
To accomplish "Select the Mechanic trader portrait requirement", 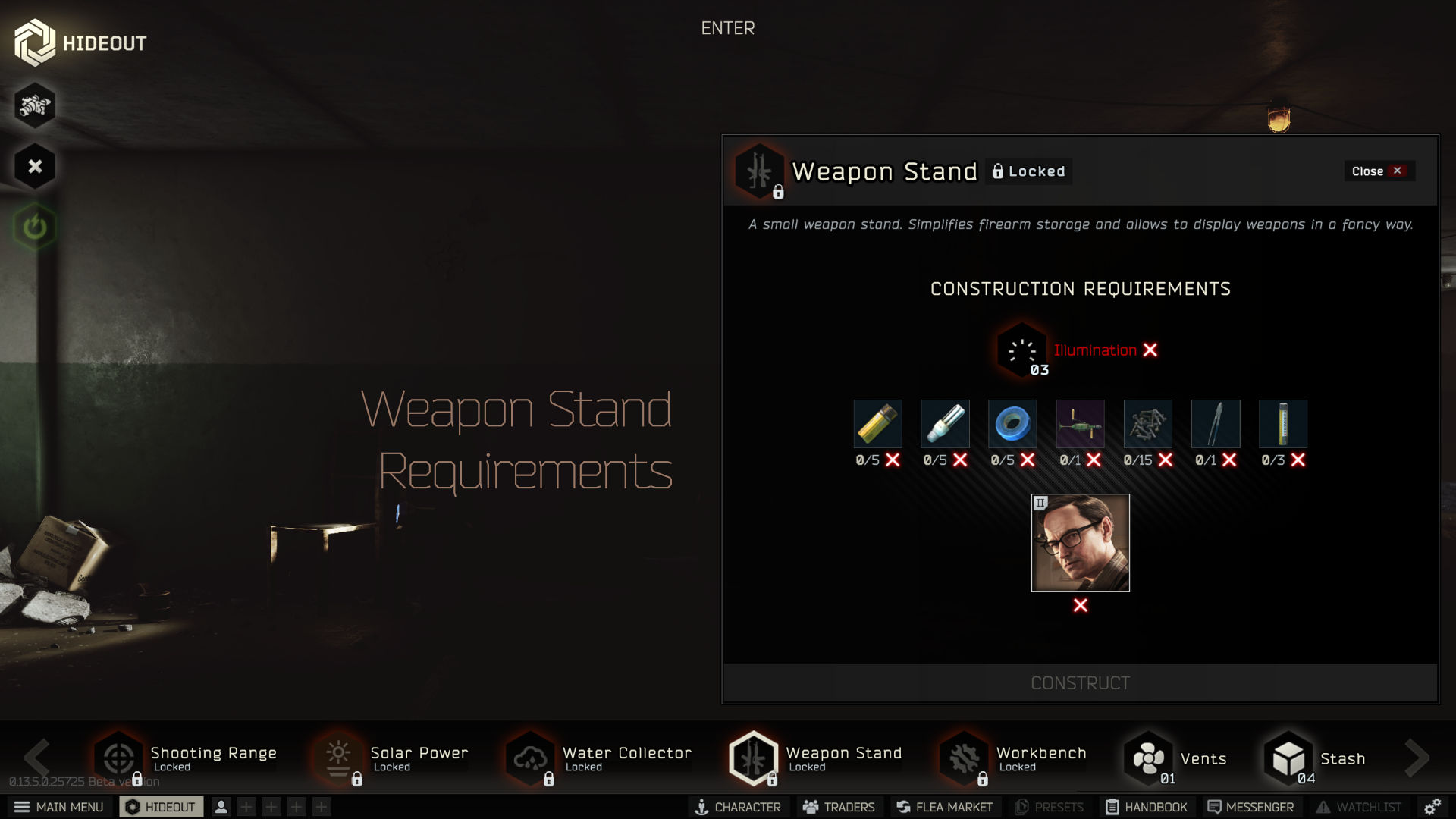I will (1080, 543).
